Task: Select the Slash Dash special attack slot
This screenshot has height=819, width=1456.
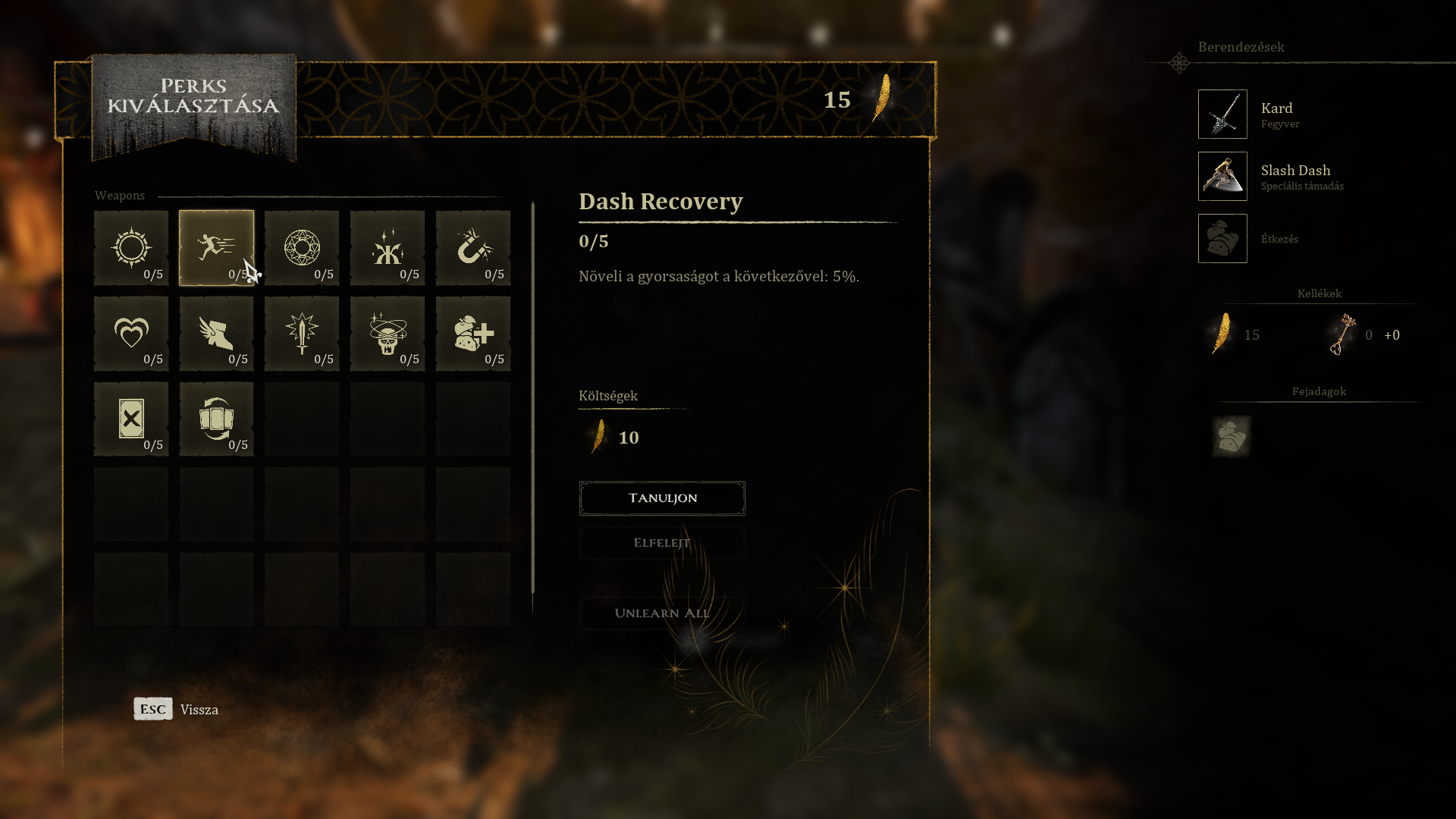Action: (1222, 177)
